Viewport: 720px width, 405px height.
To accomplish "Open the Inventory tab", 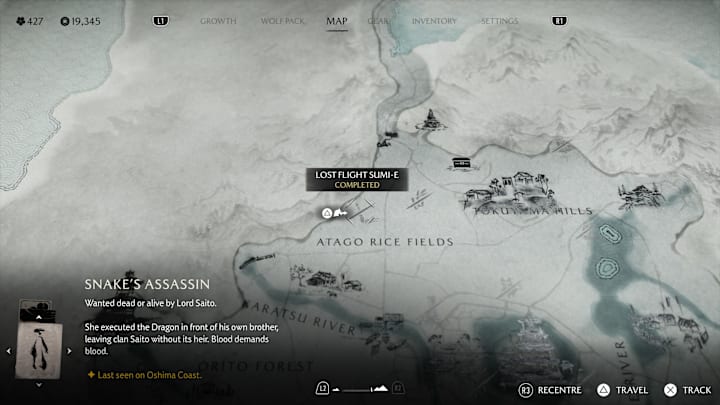I will [x=434, y=21].
